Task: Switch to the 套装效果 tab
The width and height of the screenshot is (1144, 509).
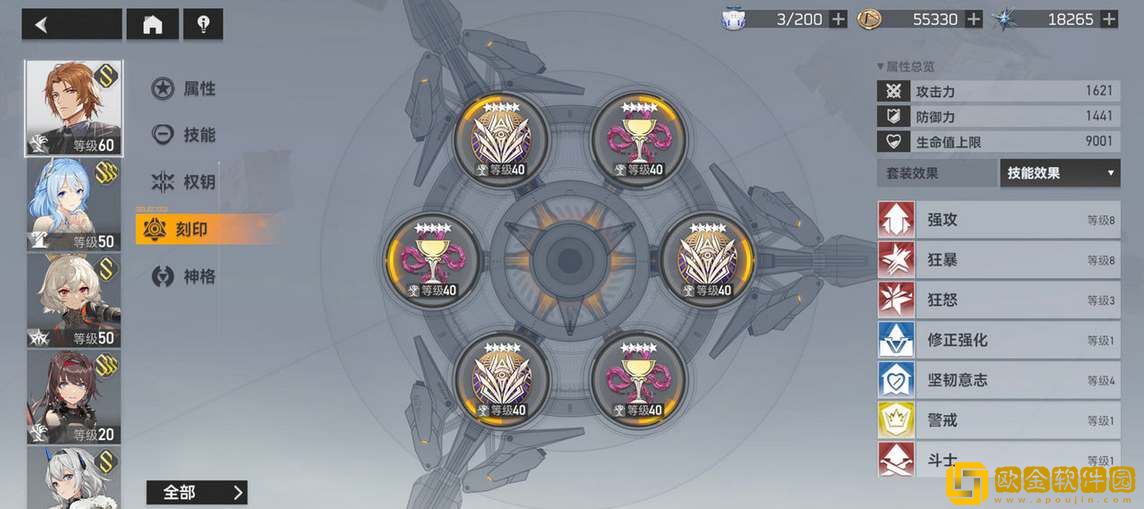Action: [937, 173]
